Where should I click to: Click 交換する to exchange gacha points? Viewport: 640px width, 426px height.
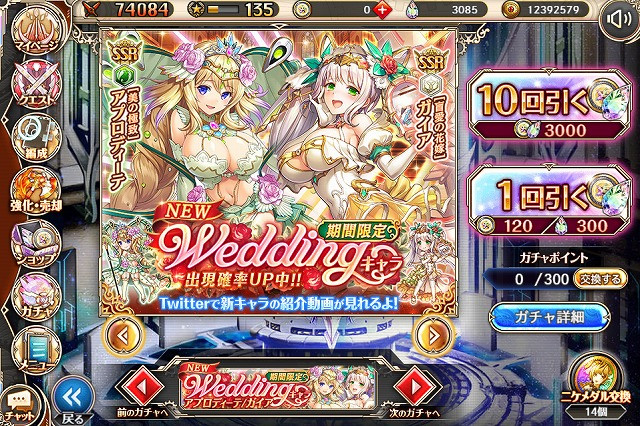(x=596, y=278)
